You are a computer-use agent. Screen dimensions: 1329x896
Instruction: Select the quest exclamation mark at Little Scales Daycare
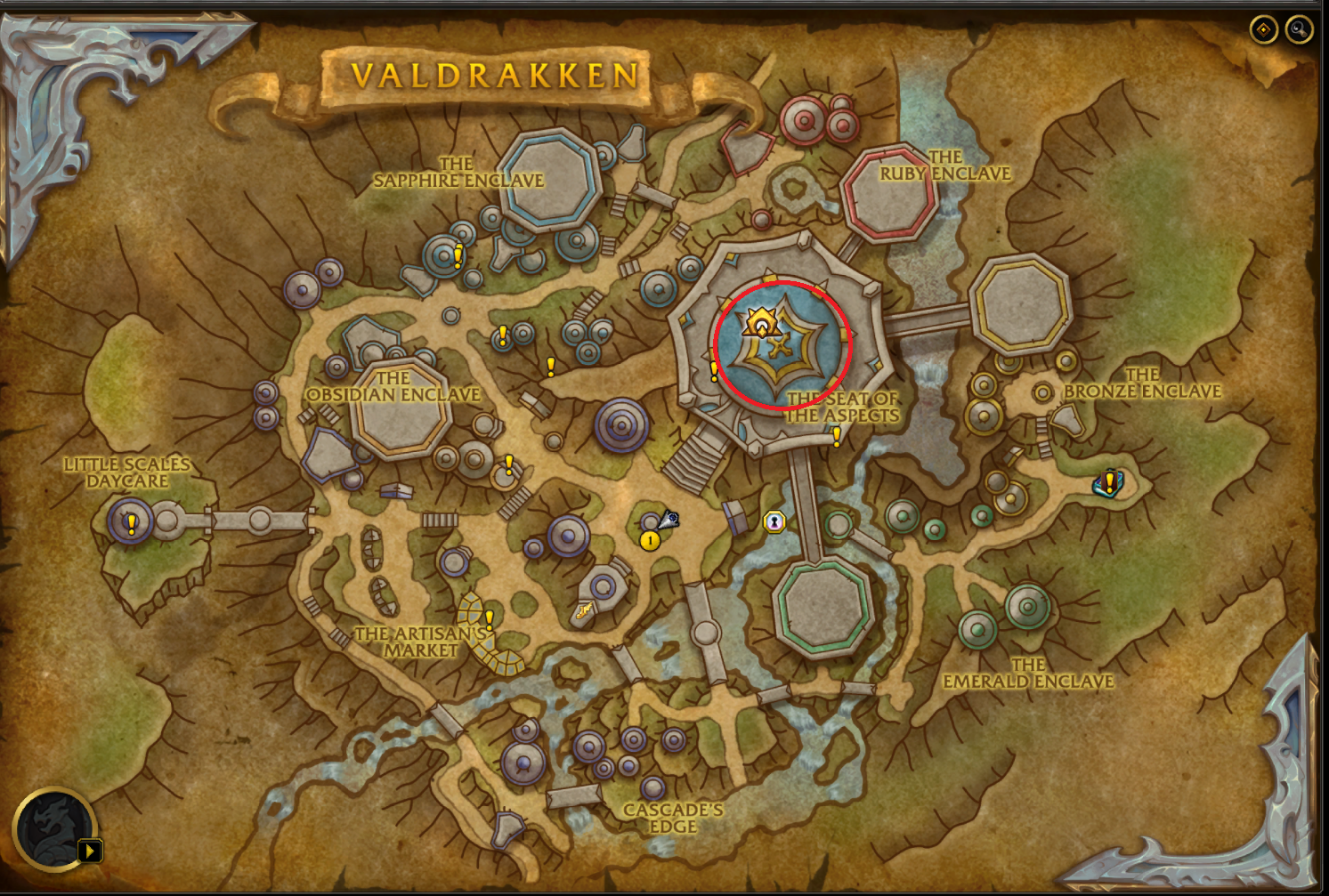pyautogui.click(x=130, y=524)
